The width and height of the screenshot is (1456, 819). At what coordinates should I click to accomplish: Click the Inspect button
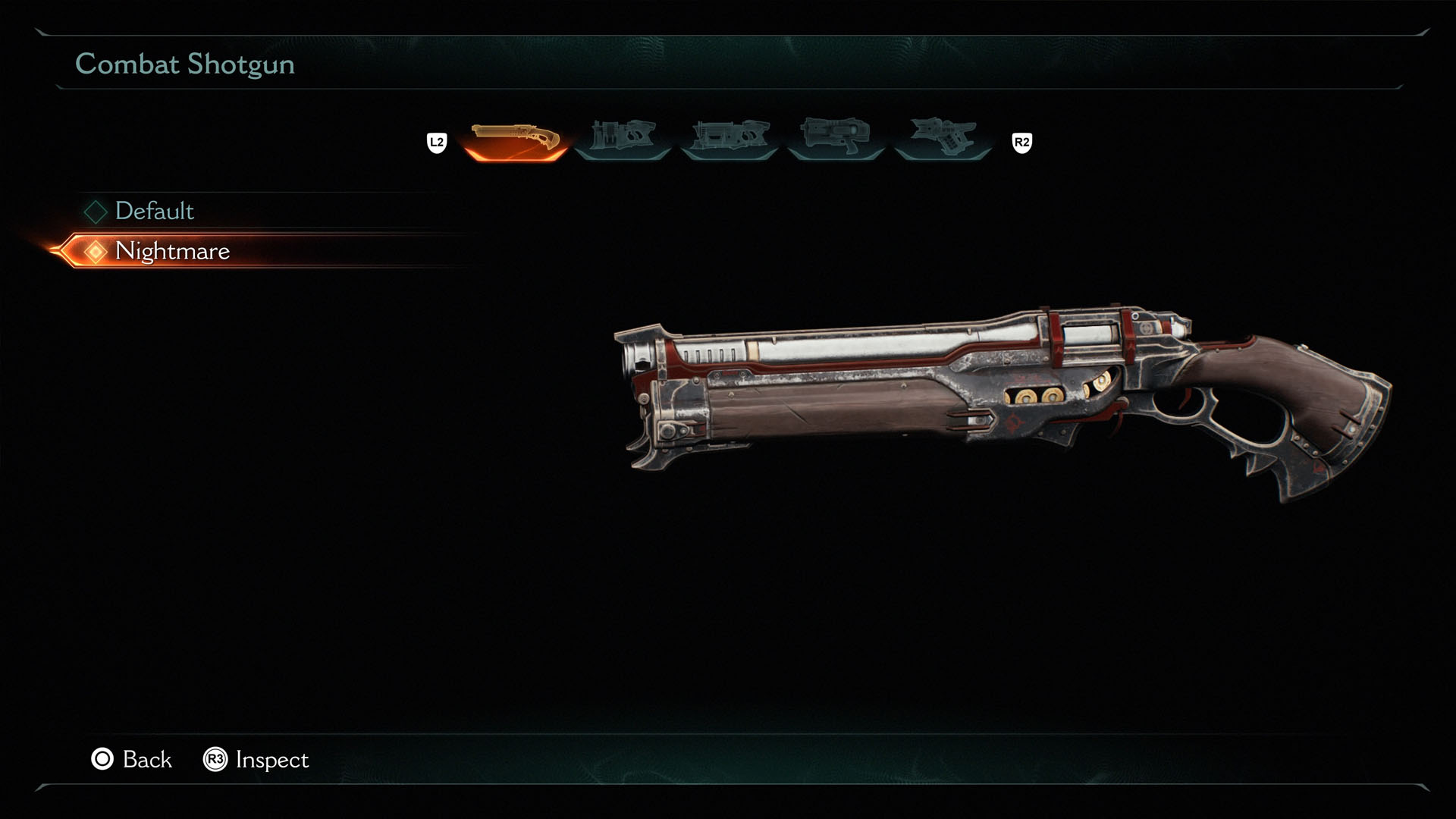pyautogui.click(x=272, y=760)
